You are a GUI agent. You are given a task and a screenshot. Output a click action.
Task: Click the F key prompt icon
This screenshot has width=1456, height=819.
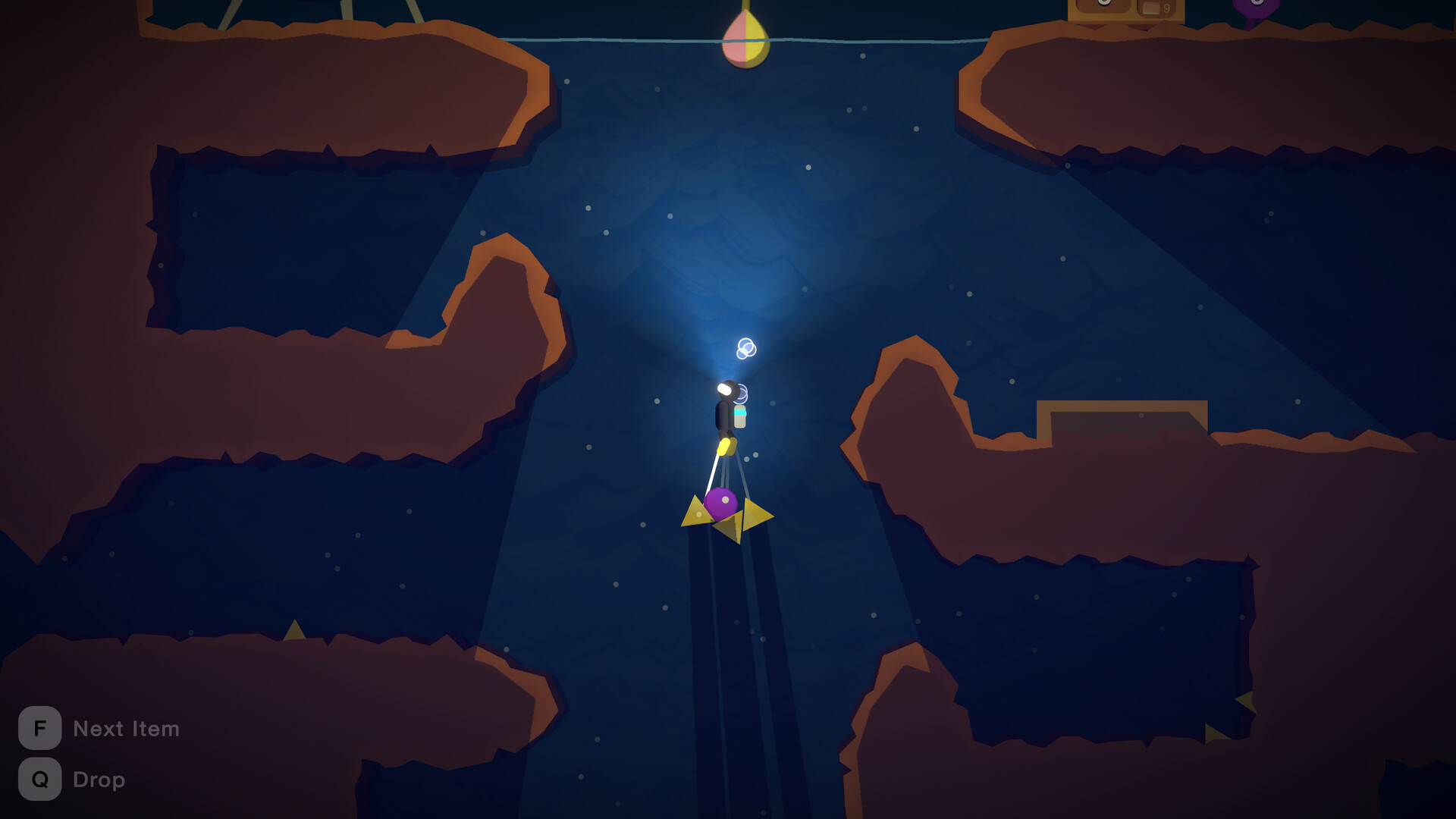pyautogui.click(x=39, y=729)
